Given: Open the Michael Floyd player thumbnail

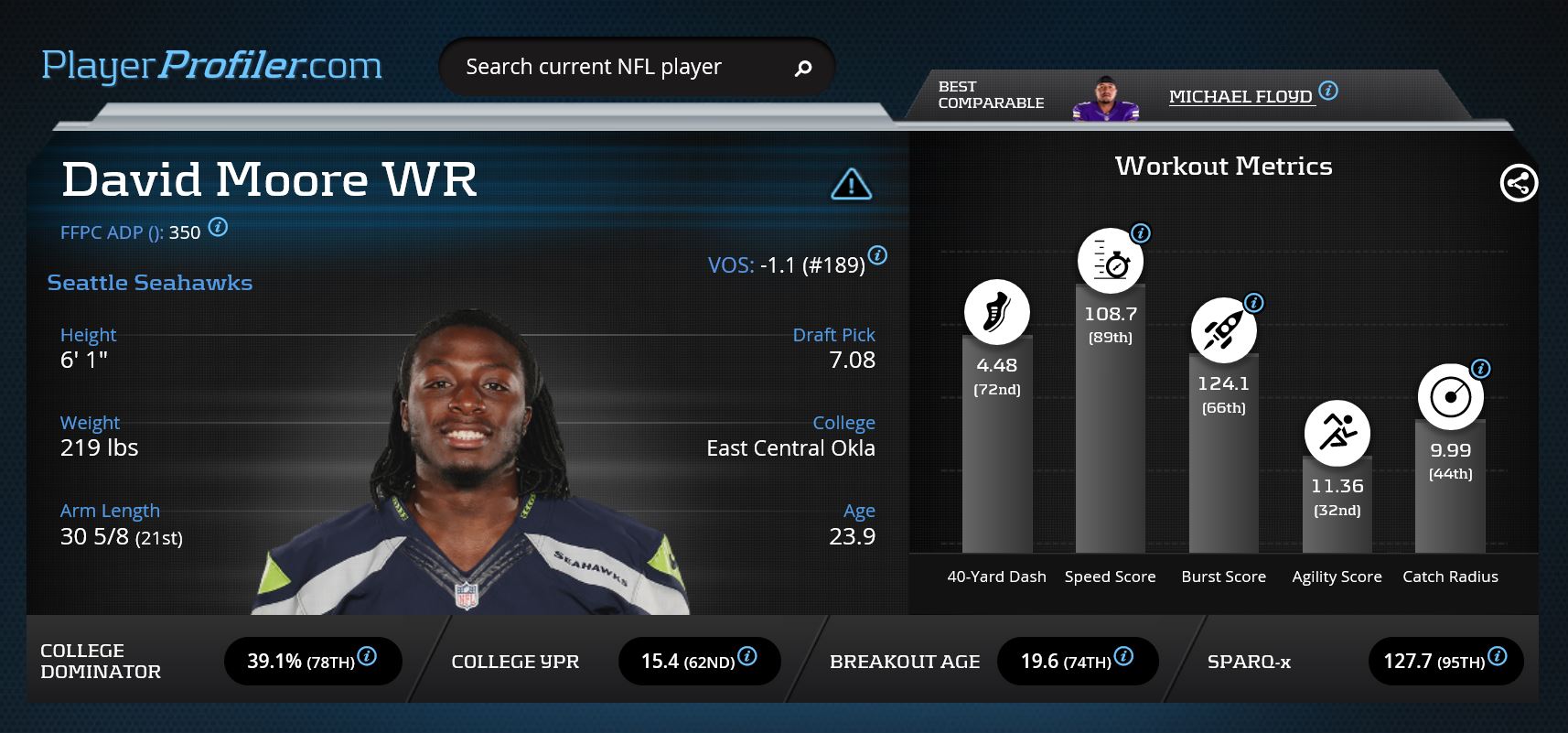Looking at the screenshot, I should point(1105,99).
